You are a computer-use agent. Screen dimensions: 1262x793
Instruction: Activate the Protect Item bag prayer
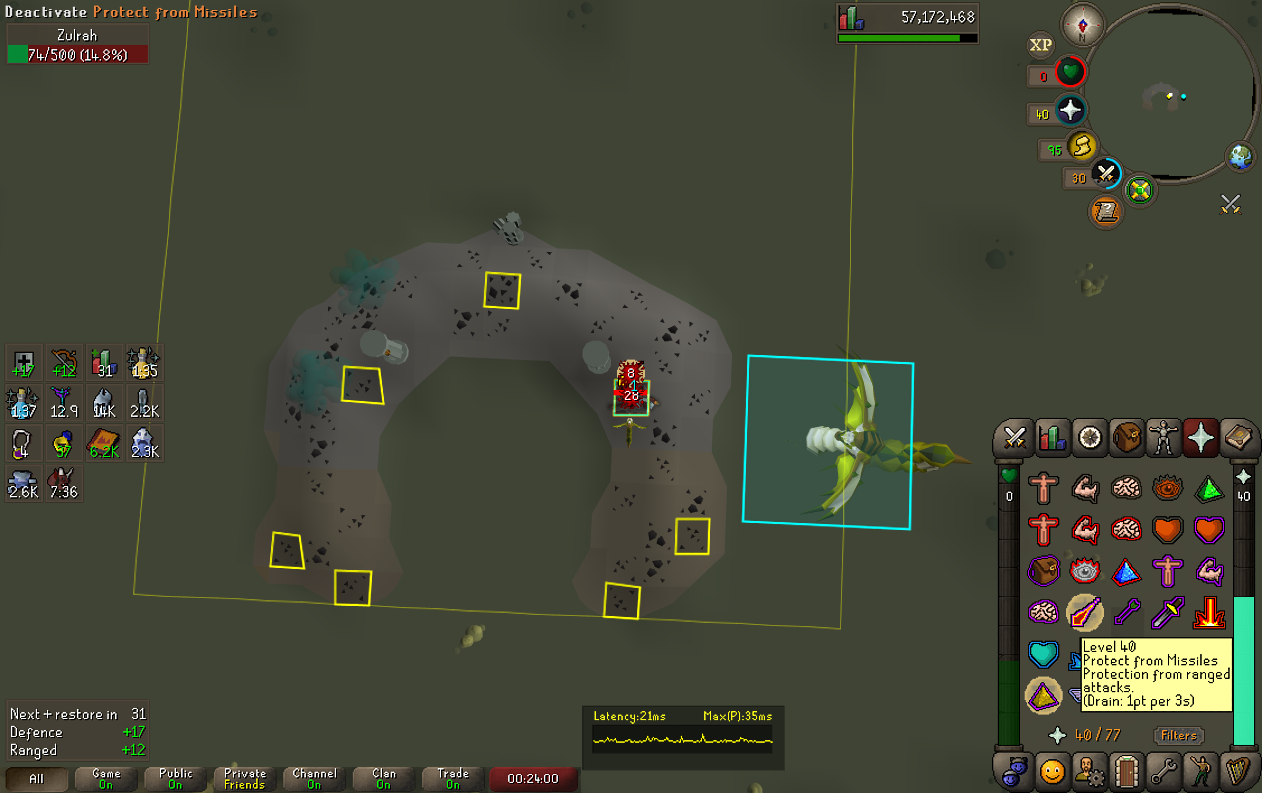[x=1043, y=571]
